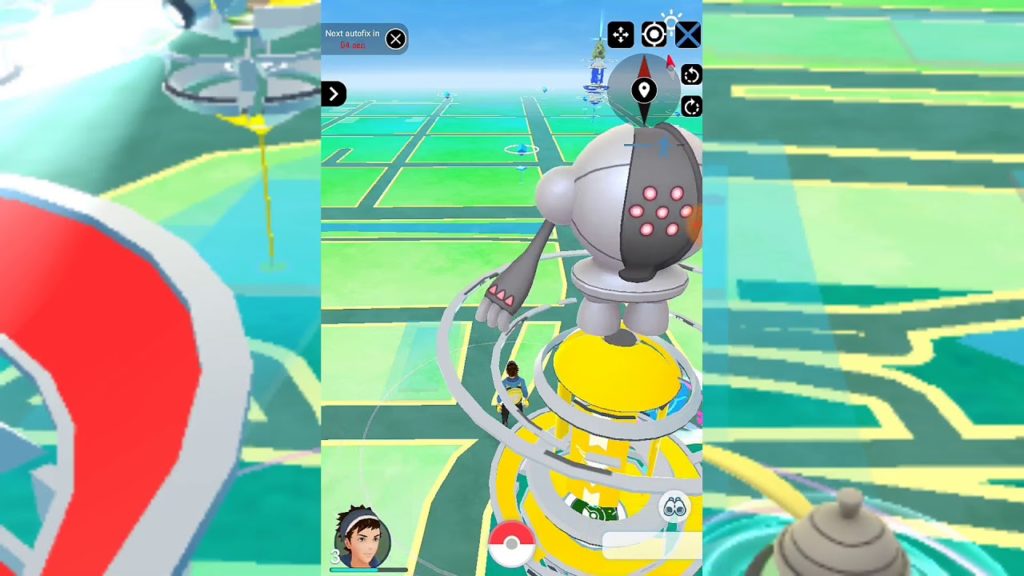Rotate view clockwise with the lower arrow button
Screen dimensions: 1024x576
691,106
